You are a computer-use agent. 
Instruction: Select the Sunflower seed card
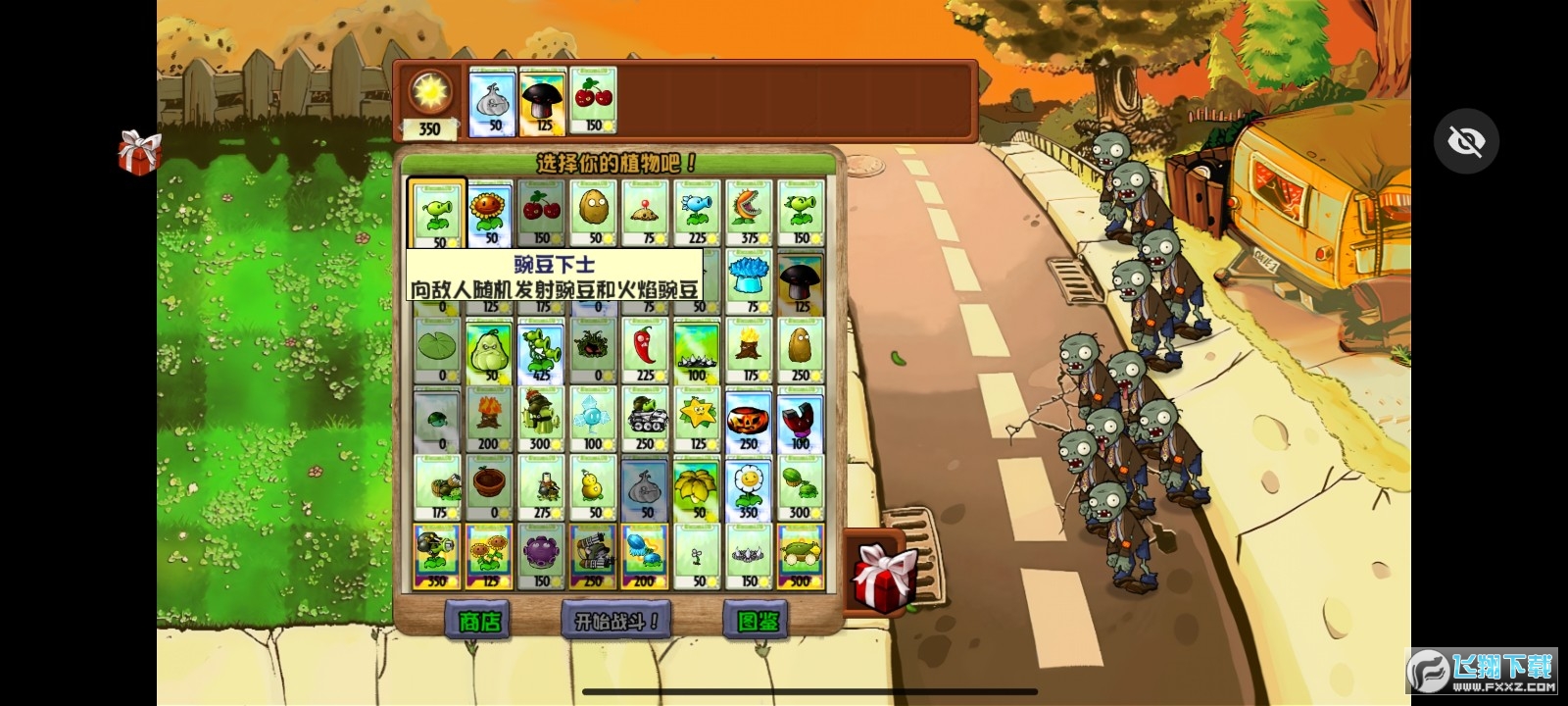[488, 211]
